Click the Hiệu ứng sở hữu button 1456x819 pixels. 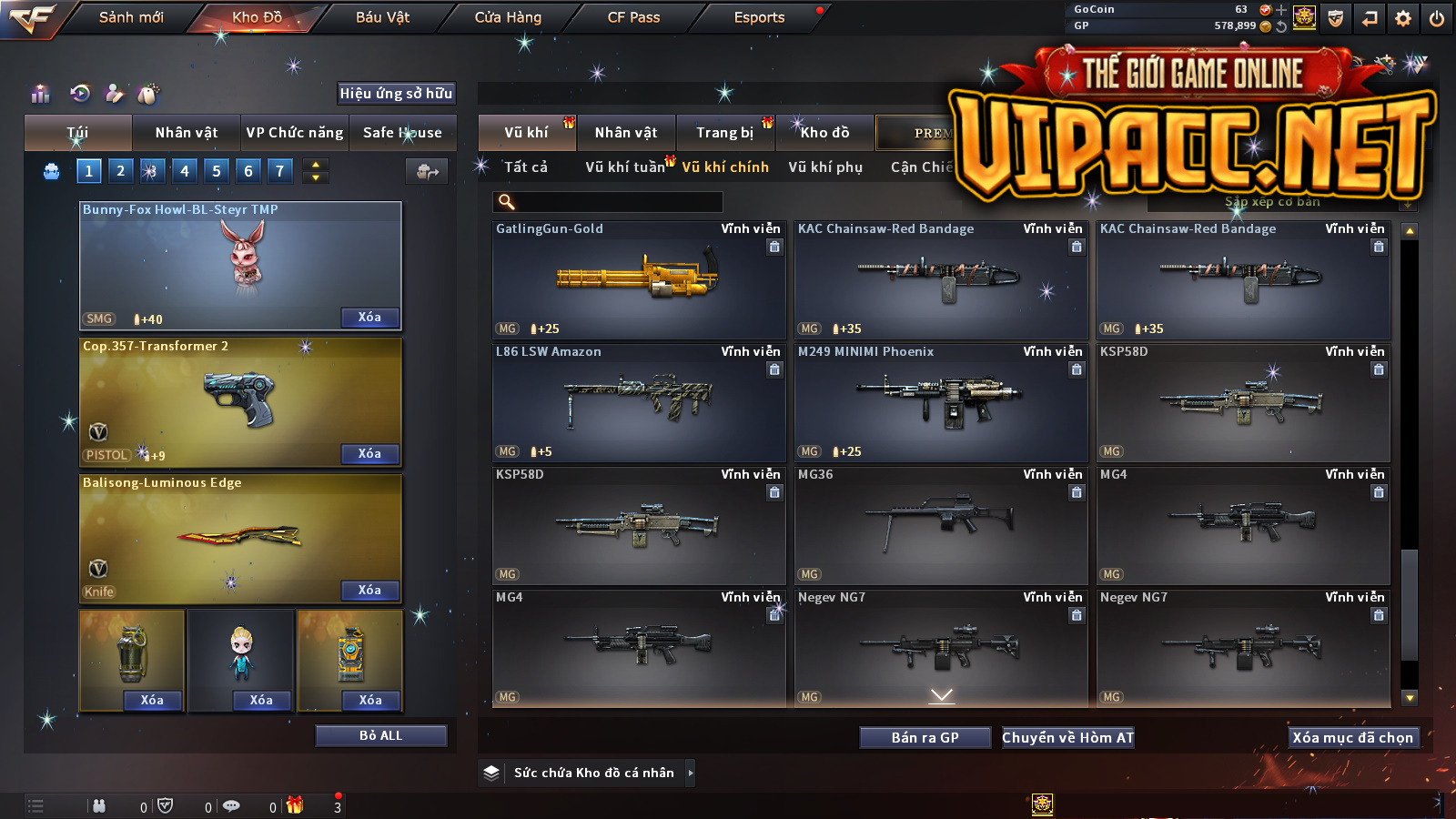[x=396, y=93]
